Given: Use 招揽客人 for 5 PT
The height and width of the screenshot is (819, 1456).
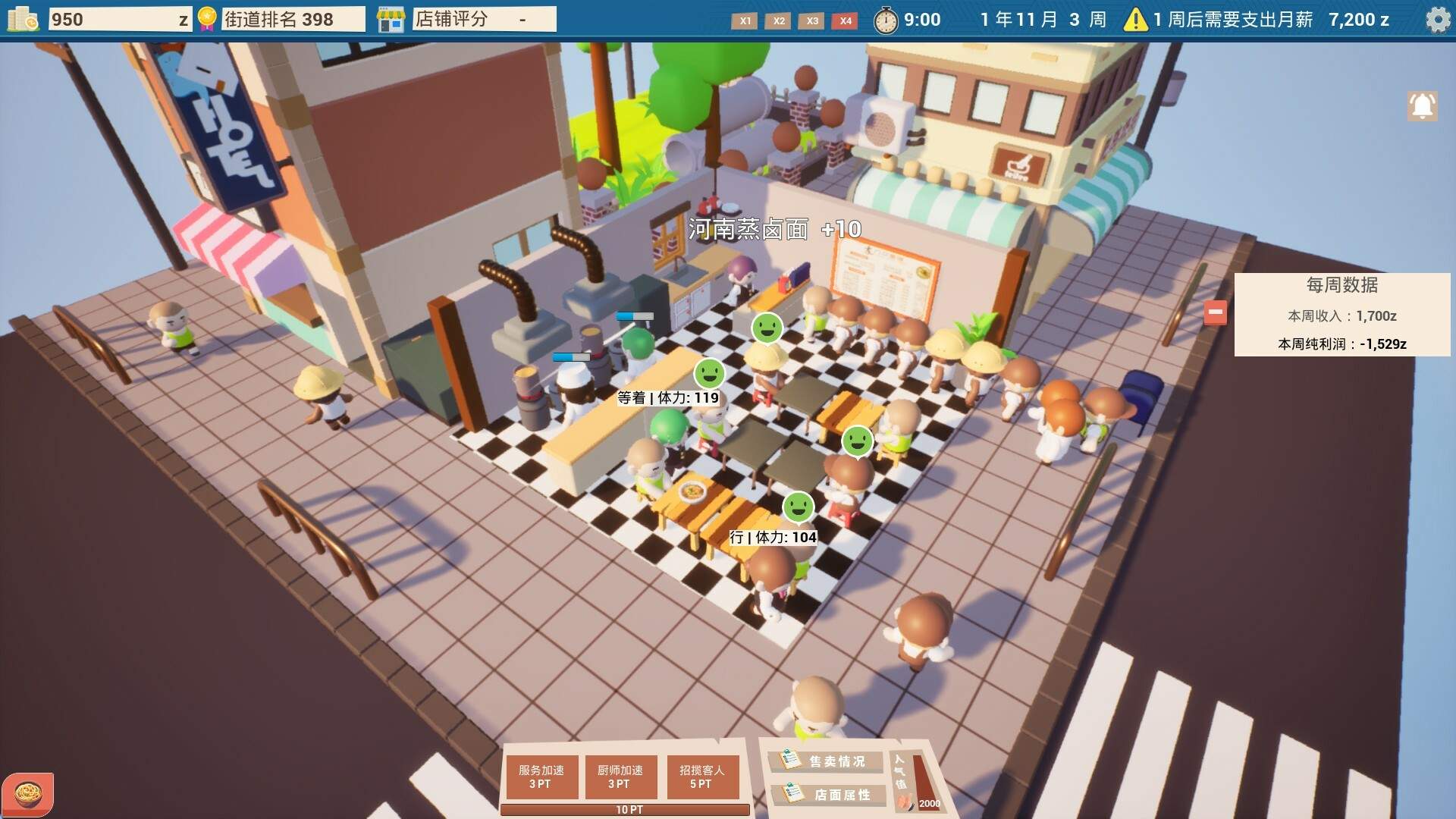Looking at the screenshot, I should [x=702, y=776].
